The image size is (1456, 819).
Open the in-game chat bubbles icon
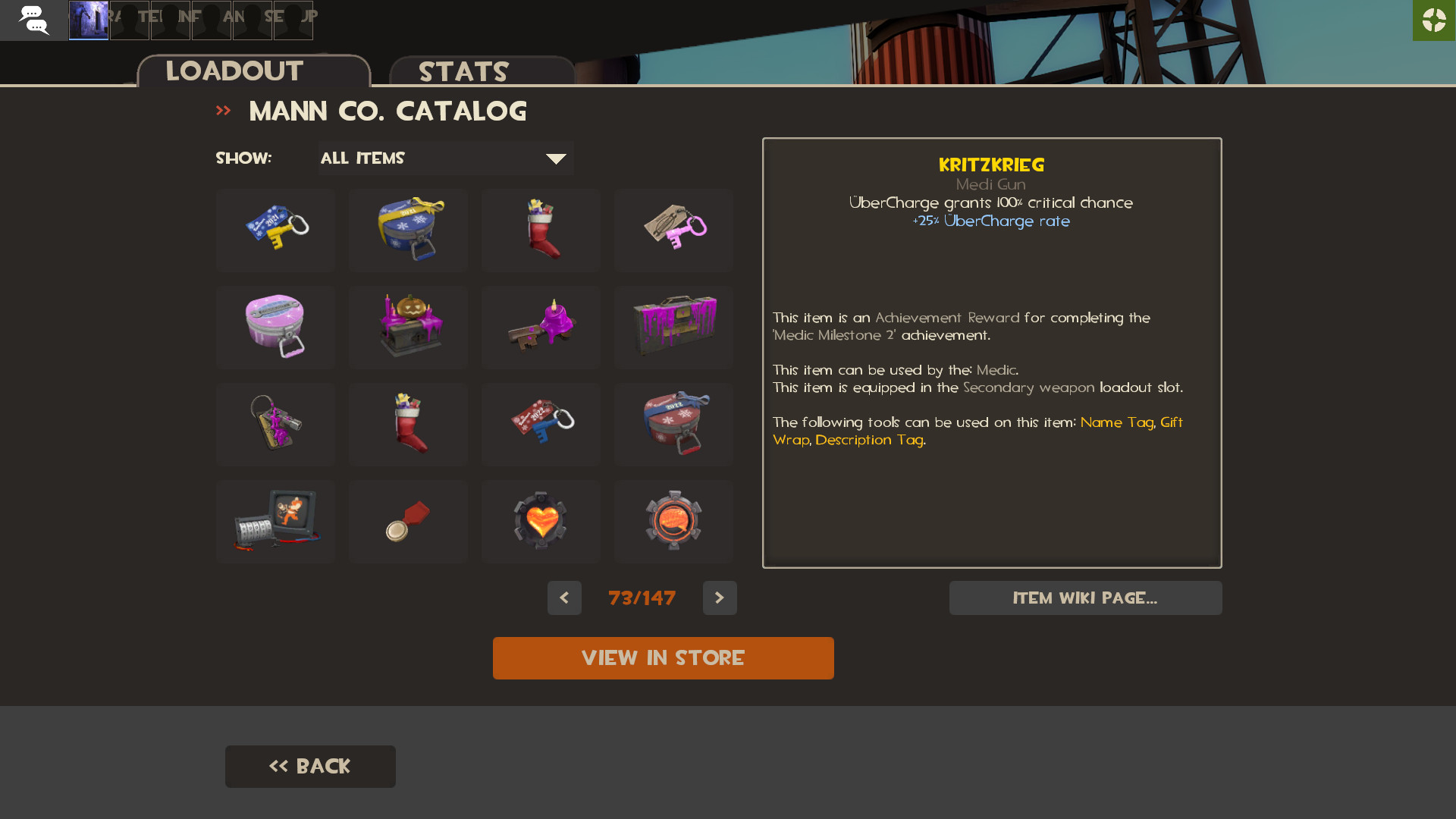tap(33, 20)
